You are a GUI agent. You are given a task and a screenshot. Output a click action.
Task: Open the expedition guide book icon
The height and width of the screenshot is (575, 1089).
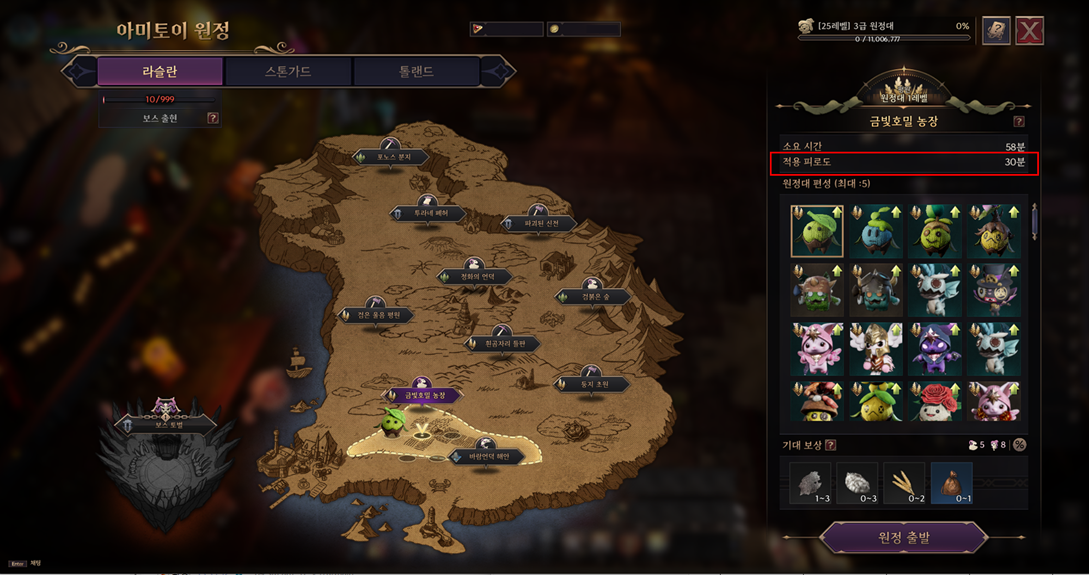click(x=995, y=31)
